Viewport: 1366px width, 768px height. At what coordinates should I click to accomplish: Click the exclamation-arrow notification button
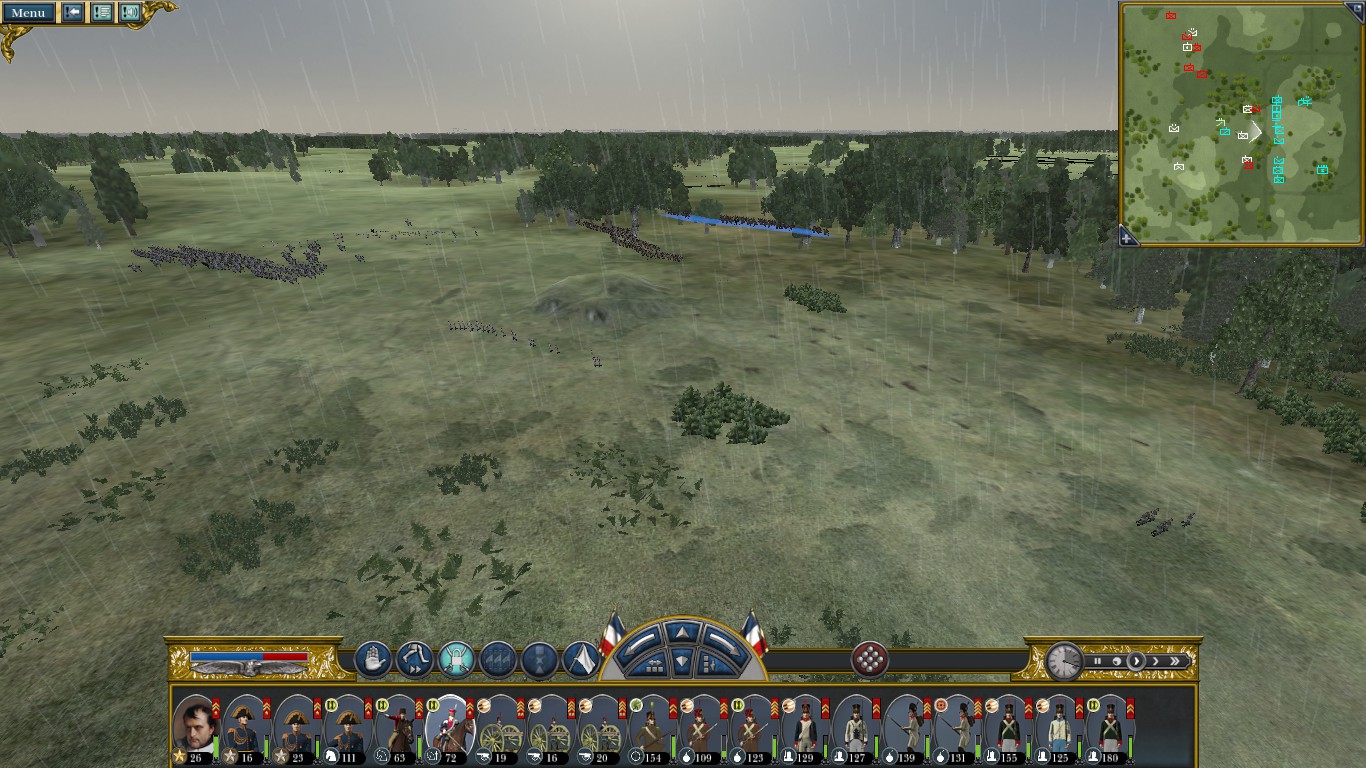point(73,13)
